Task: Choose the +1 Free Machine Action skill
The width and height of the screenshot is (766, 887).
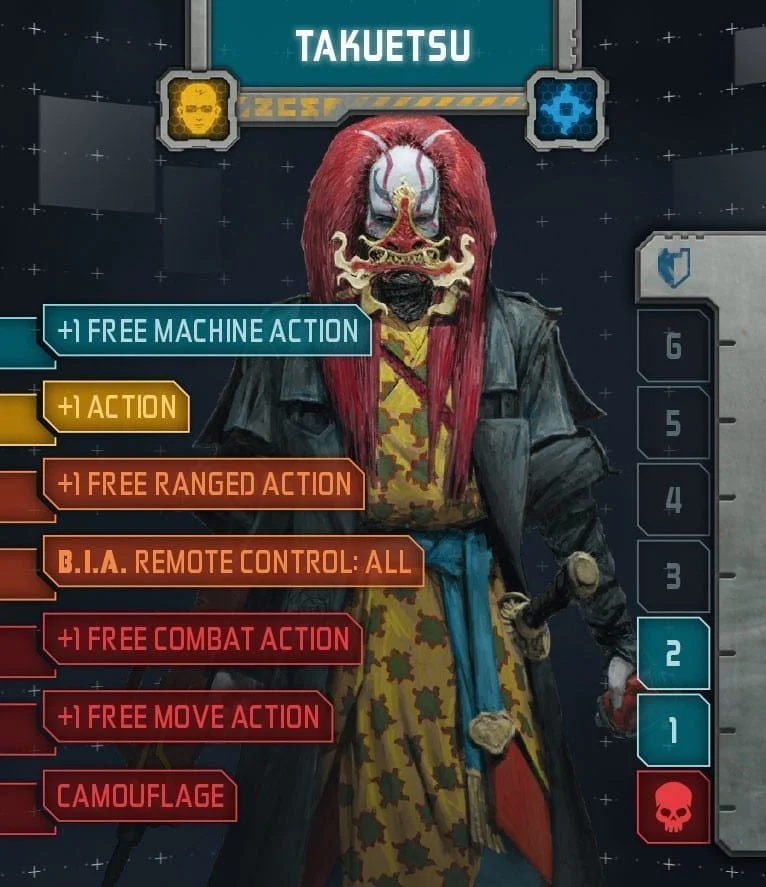Action: pos(207,331)
